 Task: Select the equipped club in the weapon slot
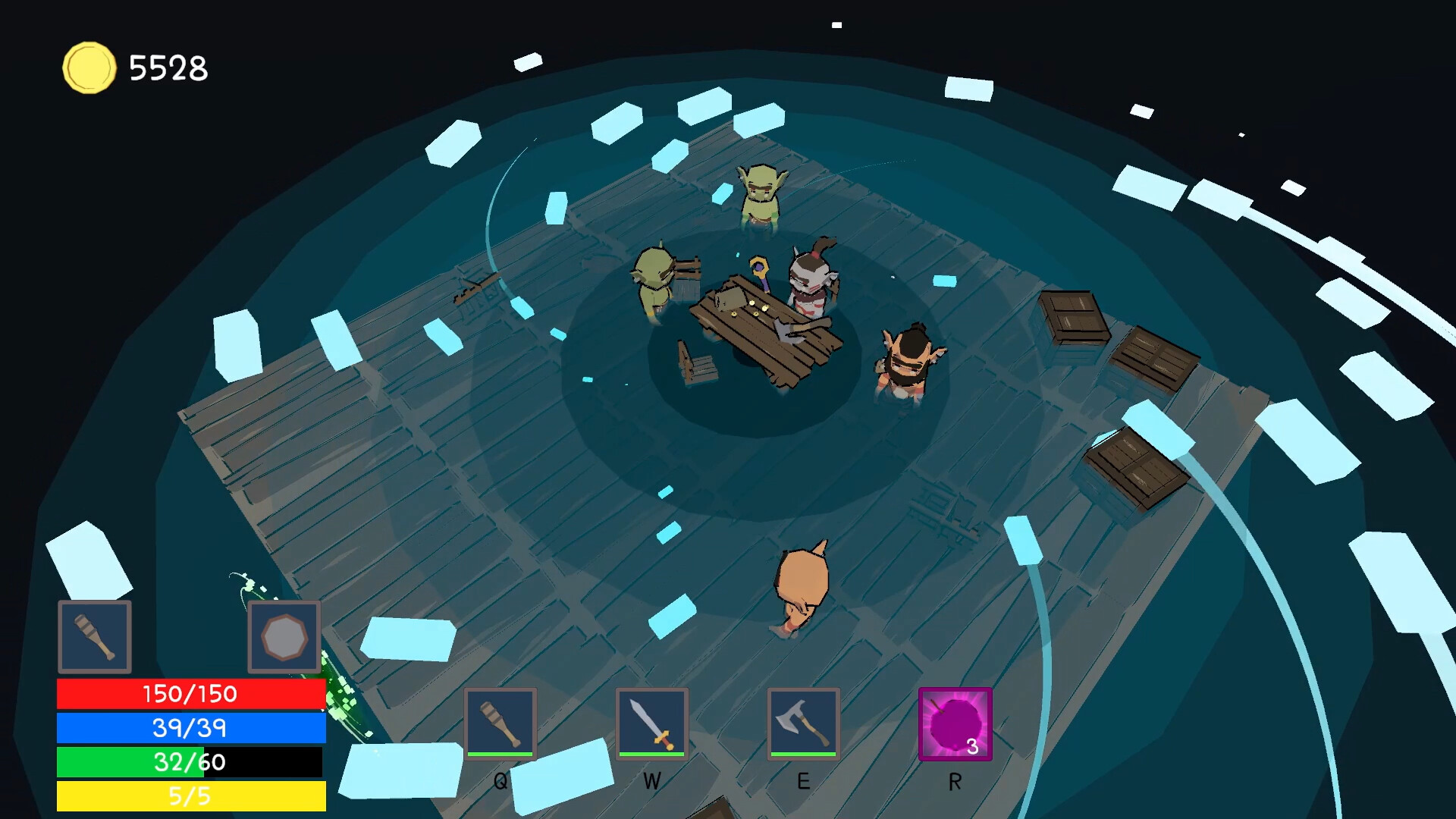[94, 637]
